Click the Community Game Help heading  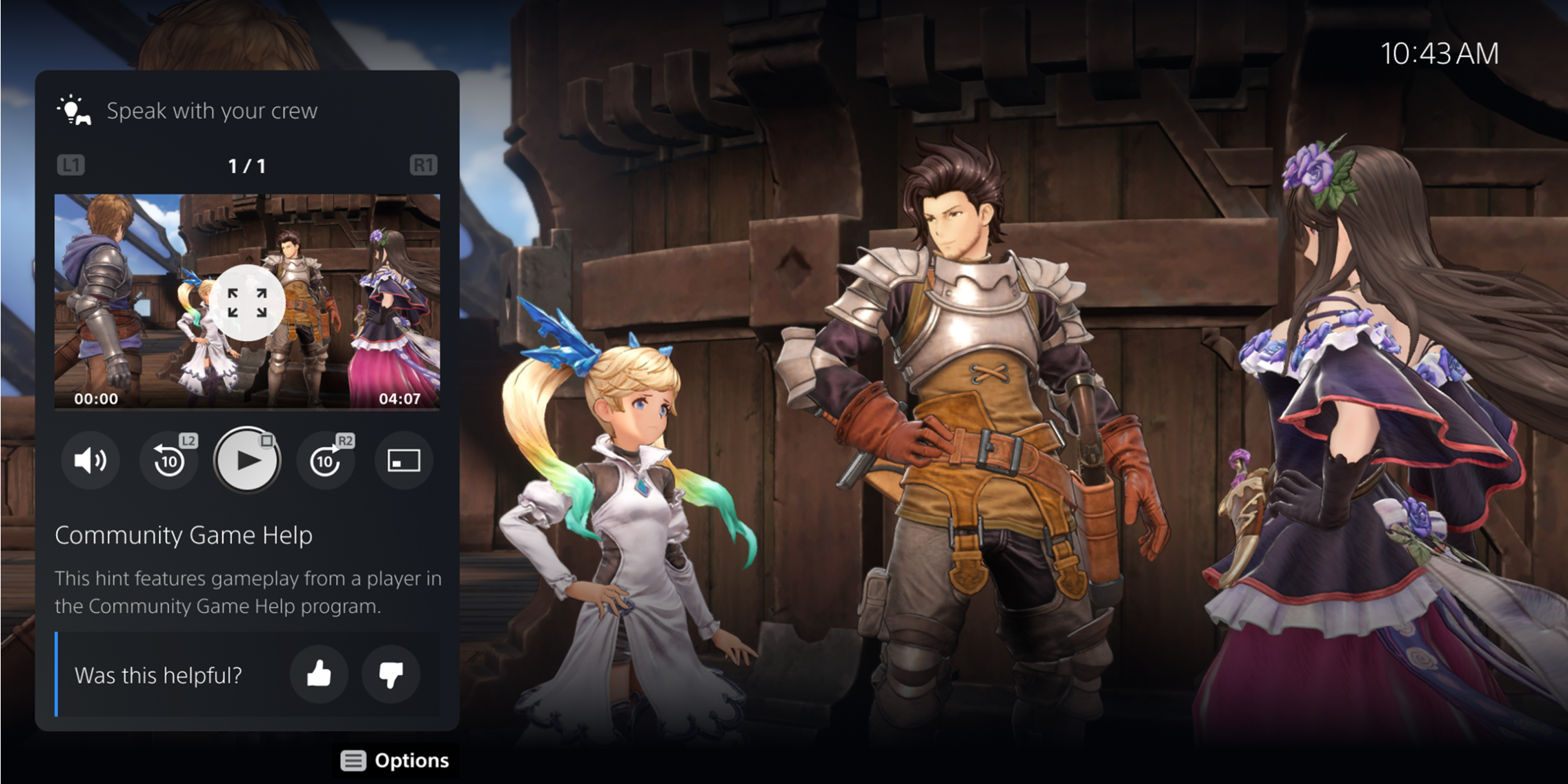tap(184, 535)
